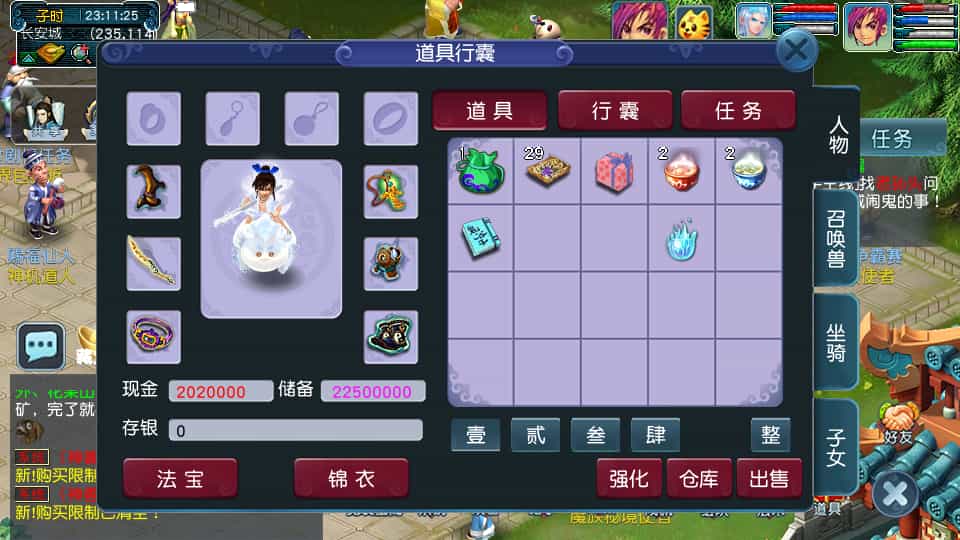Open the 法宝 panel
960x540 pixels.
[180, 478]
